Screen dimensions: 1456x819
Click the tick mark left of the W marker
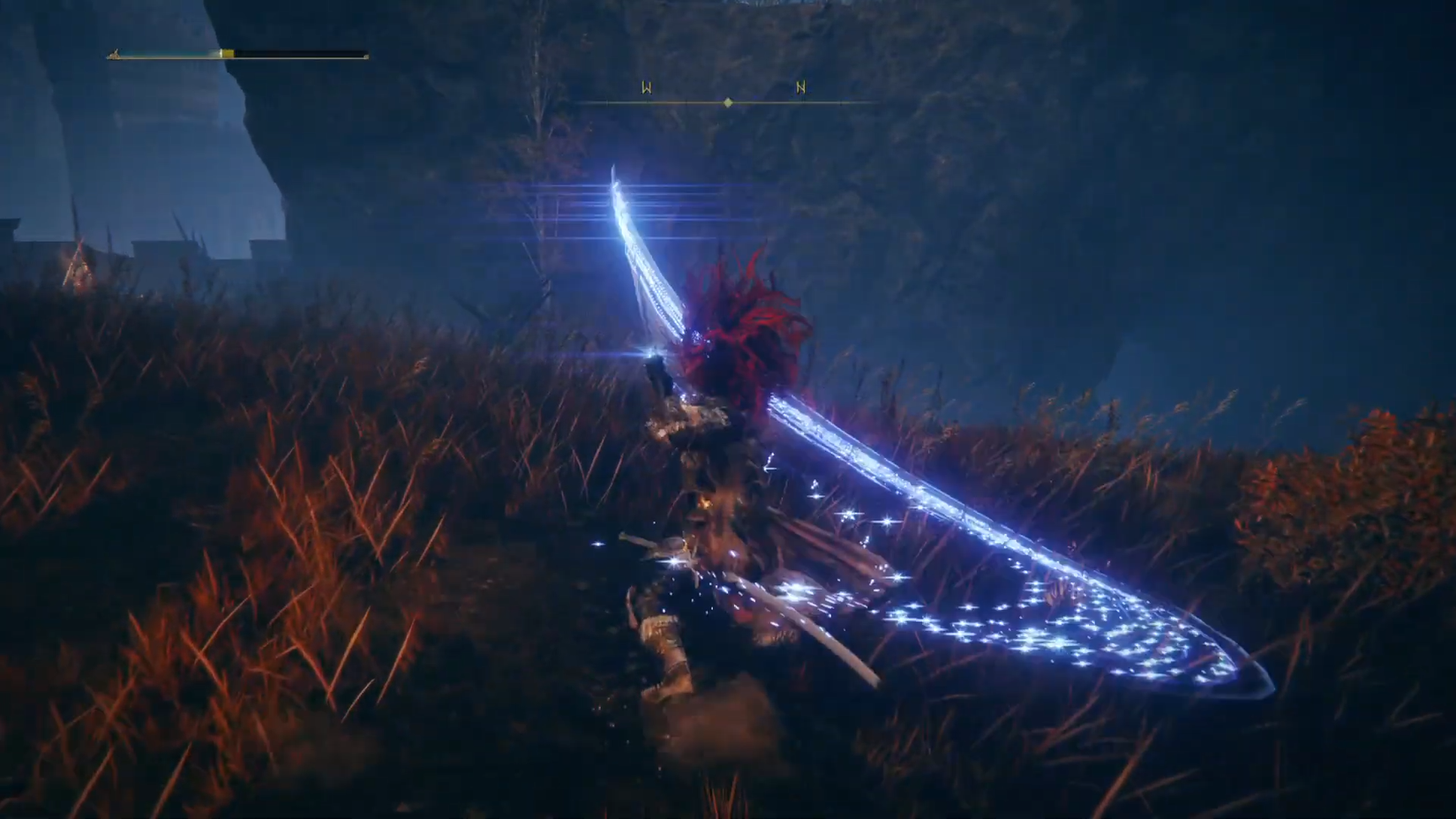point(607,102)
